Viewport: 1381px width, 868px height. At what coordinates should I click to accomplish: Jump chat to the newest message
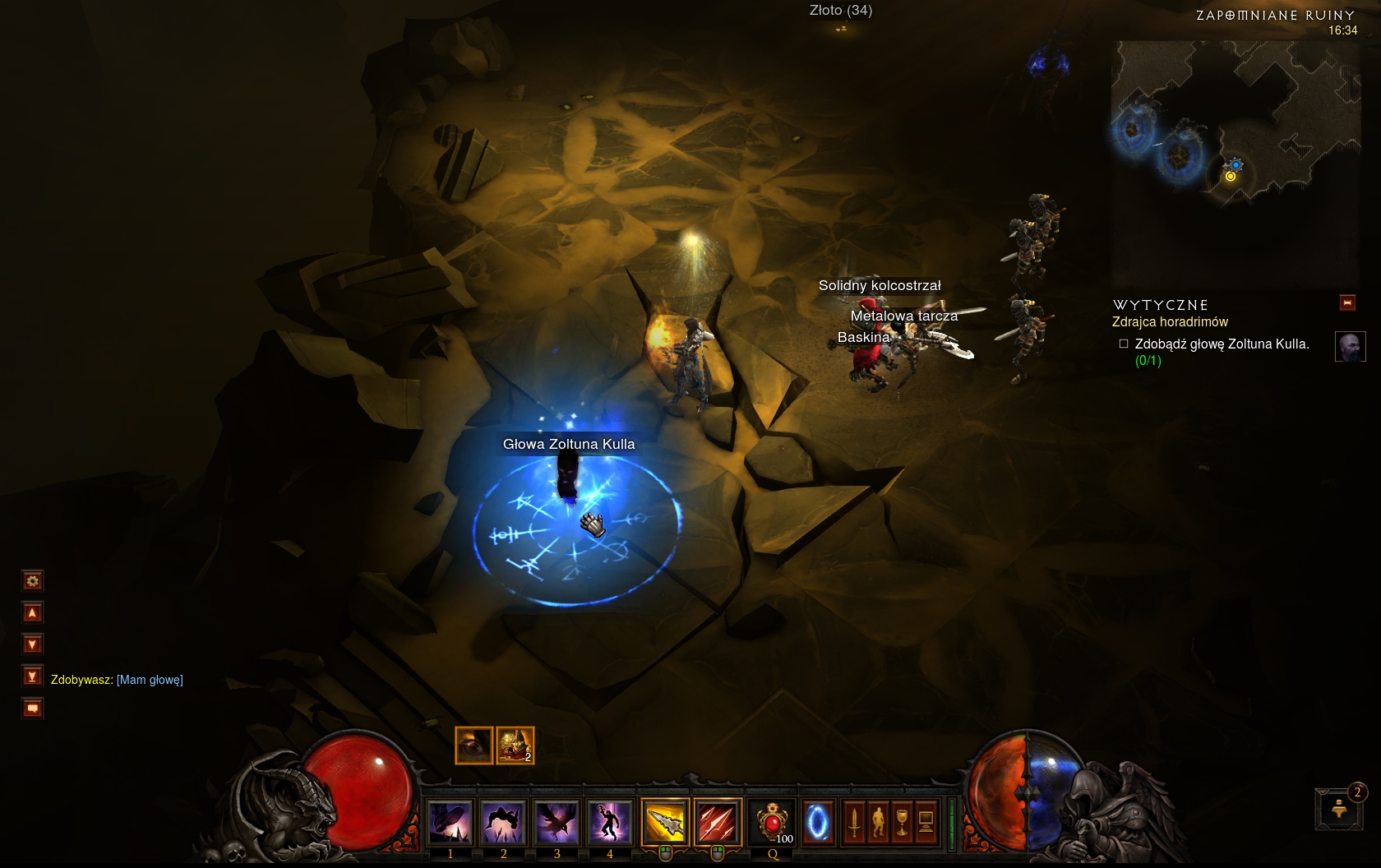click(x=32, y=676)
